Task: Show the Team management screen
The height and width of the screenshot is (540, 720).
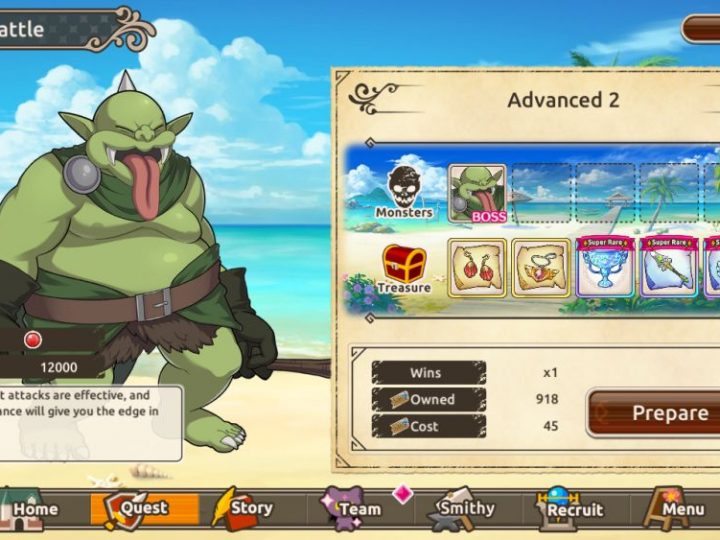Action: pyautogui.click(x=352, y=508)
